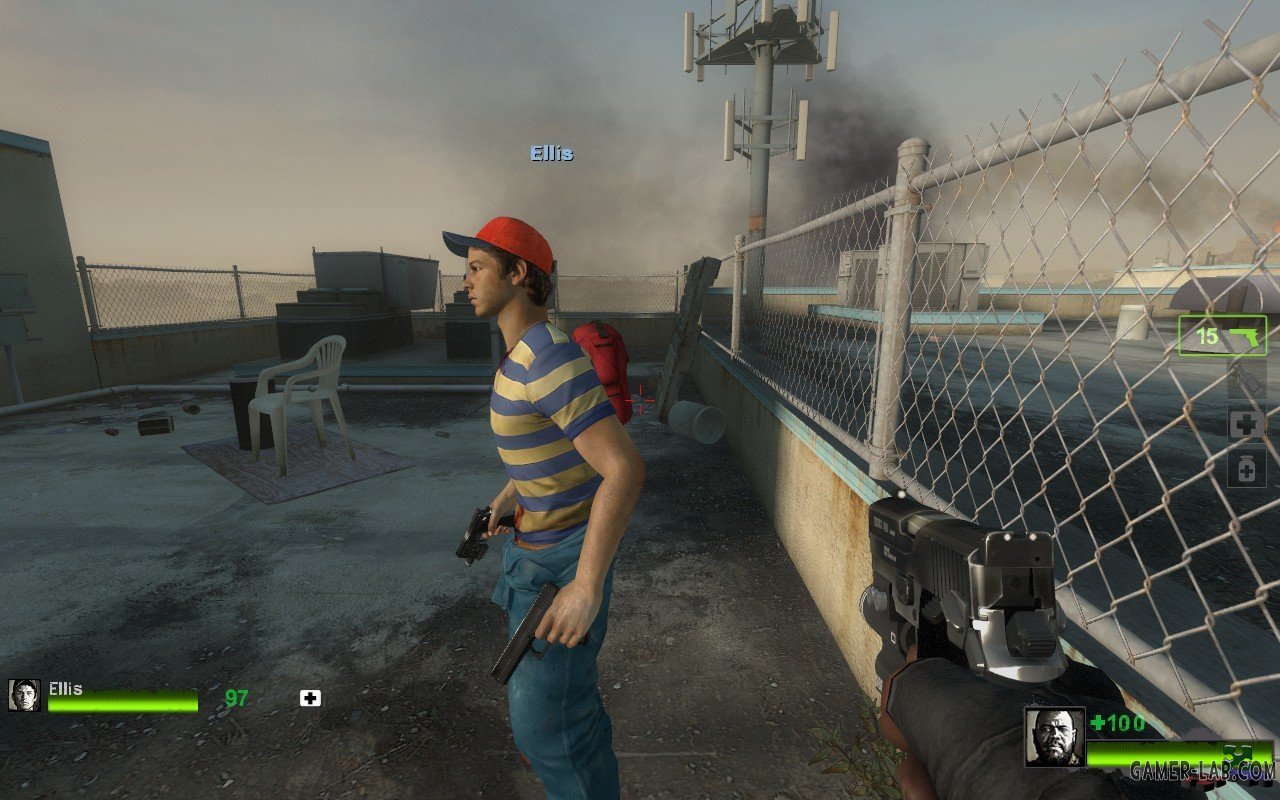Click the medkit icon beside Ellis's health
This screenshot has width=1280, height=800.
(x=310, y=698)
